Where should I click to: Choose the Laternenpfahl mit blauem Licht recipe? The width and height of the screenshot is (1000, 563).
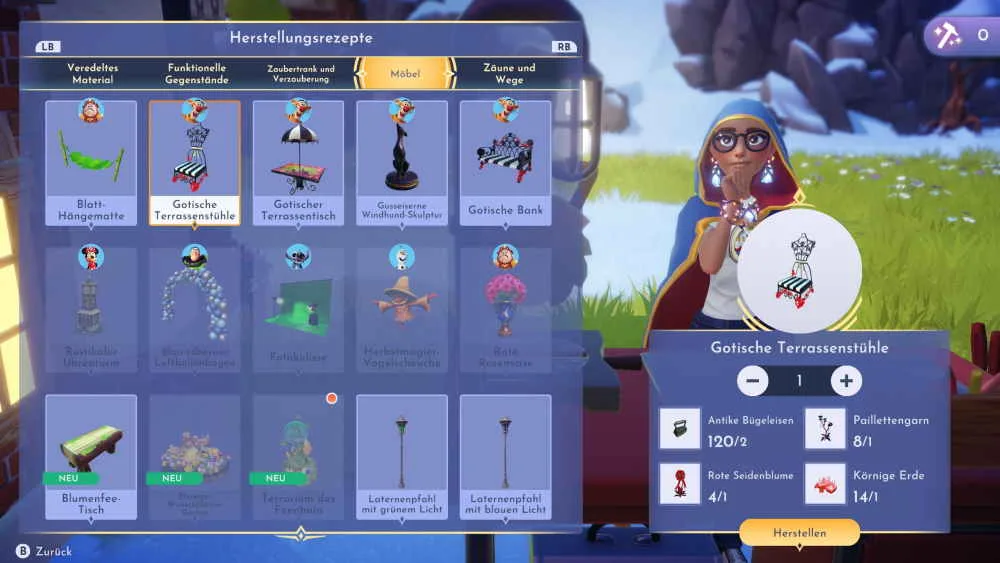click(505, 456)
